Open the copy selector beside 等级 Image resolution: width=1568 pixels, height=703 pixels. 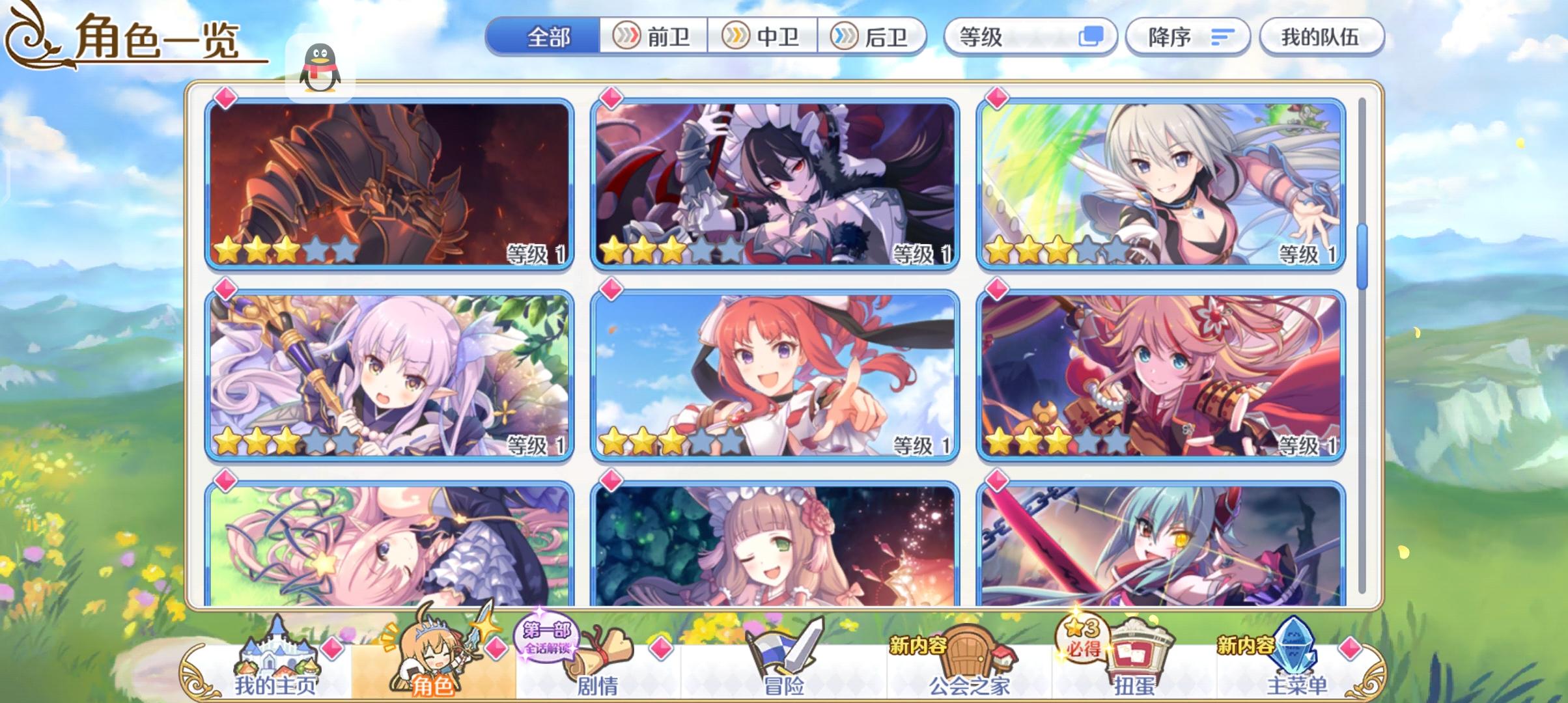pyautogui.click(x=1095, y=37)
